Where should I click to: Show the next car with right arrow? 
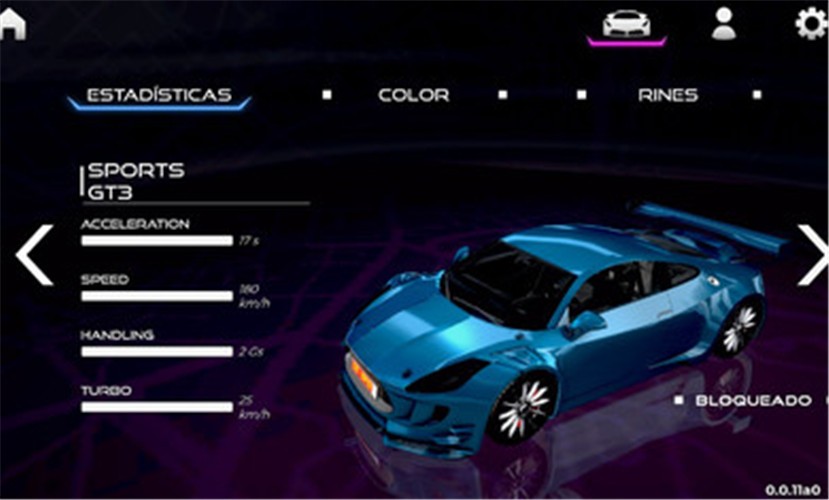pyautogui.click(x=811, y=255)
